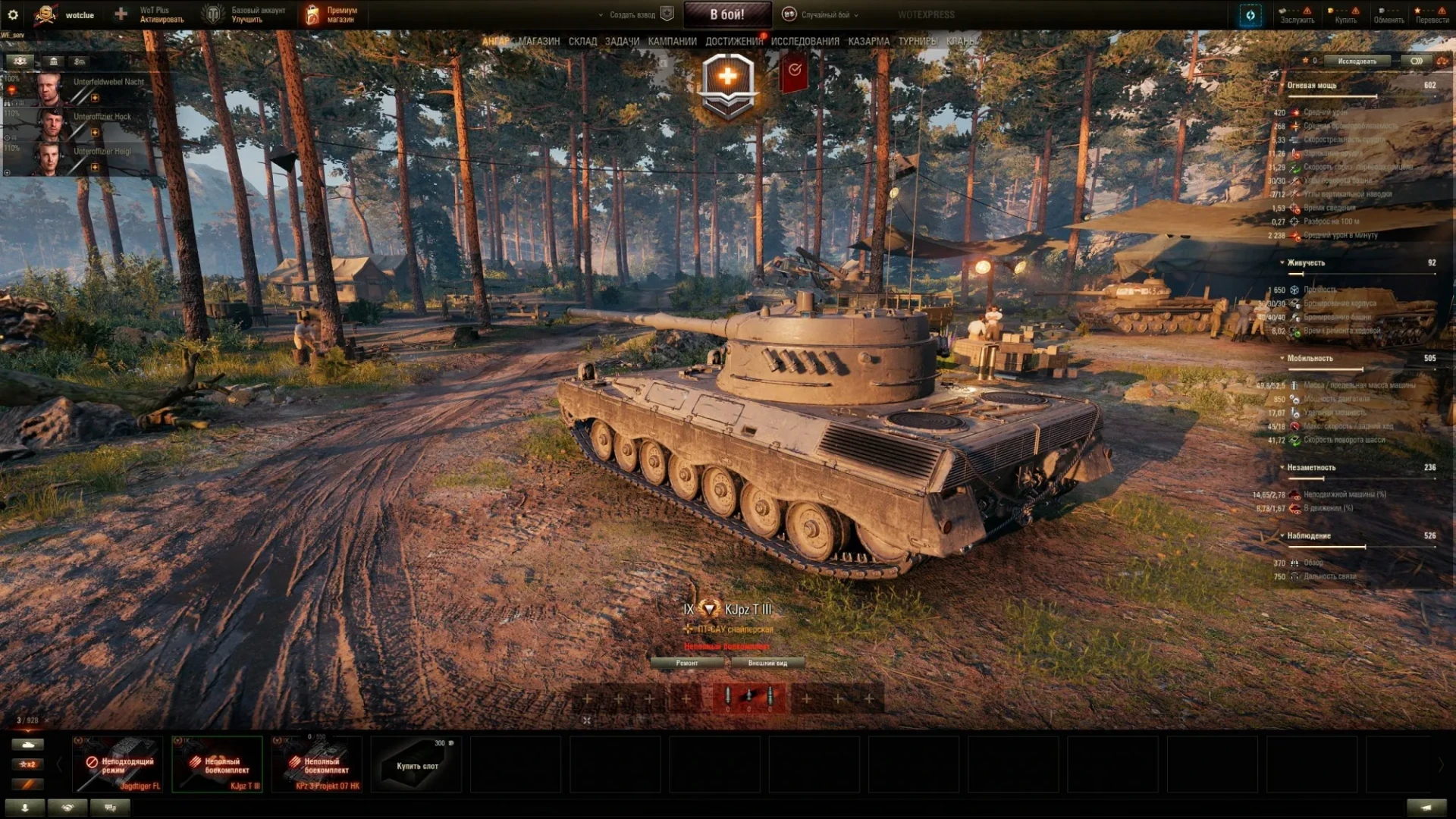The height and width of the screenshot is (819, 1456).
Task: Open the Внешний вид customization
Action: pyautogui.click(x=767, y=663)
